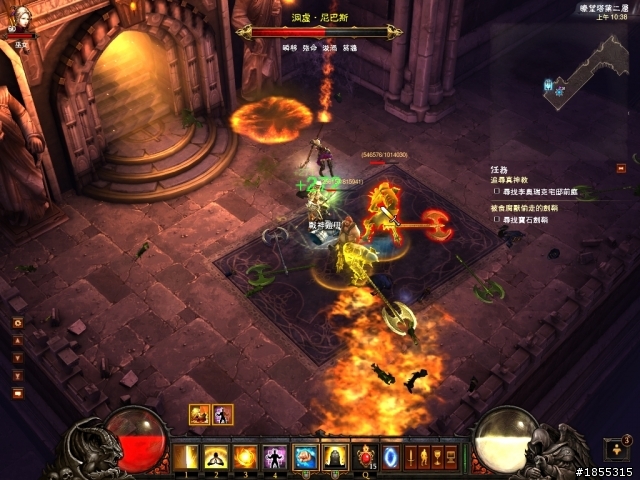Inspect the orange fist buff icon
Screen dimensions: 640x480
199,414
